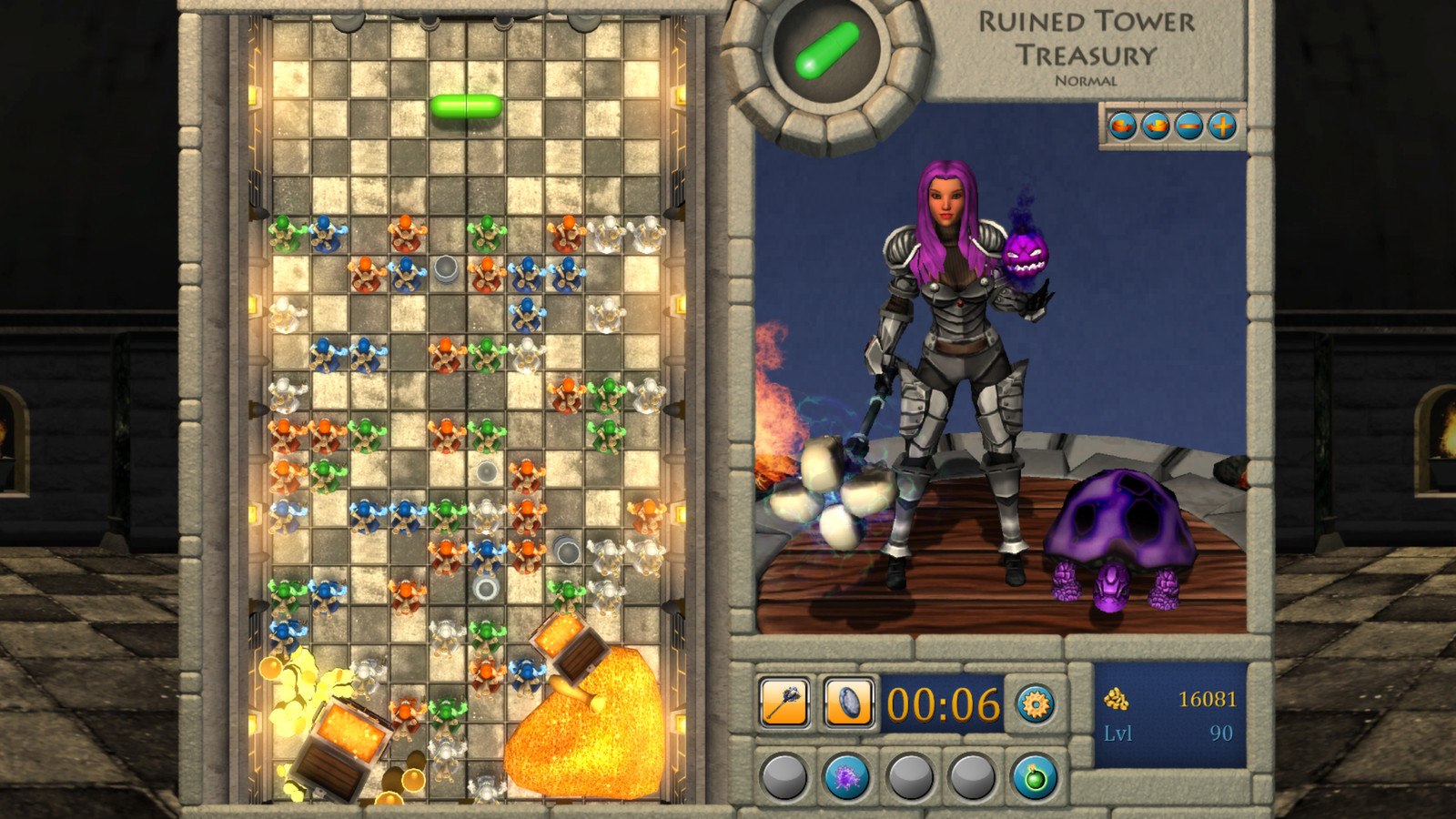Viewport: 1456px width, 819px height.
Task: Select the stone shield item slot icon
Action: [x=849, y=702]
